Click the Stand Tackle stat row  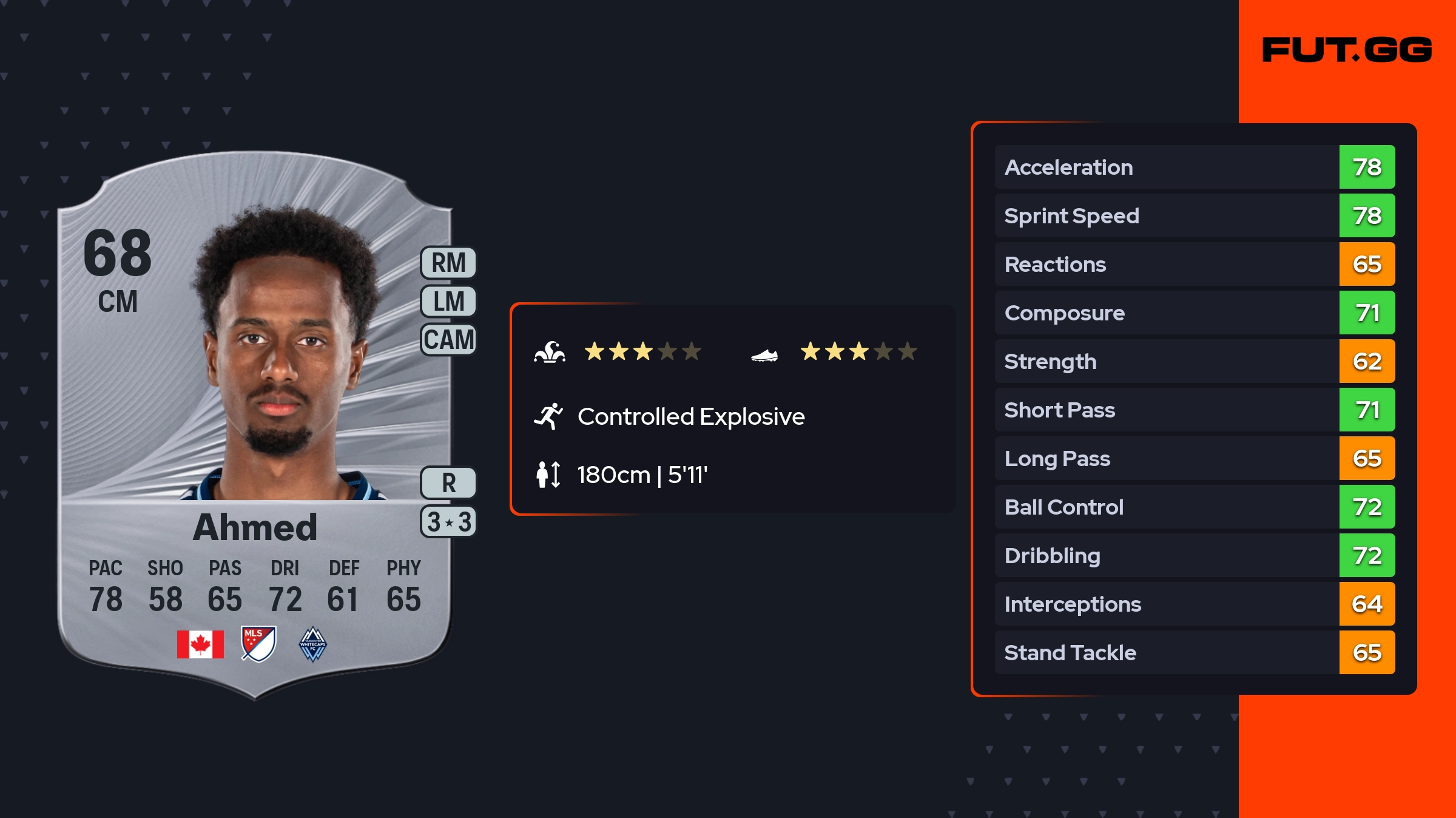point(1194,652)
